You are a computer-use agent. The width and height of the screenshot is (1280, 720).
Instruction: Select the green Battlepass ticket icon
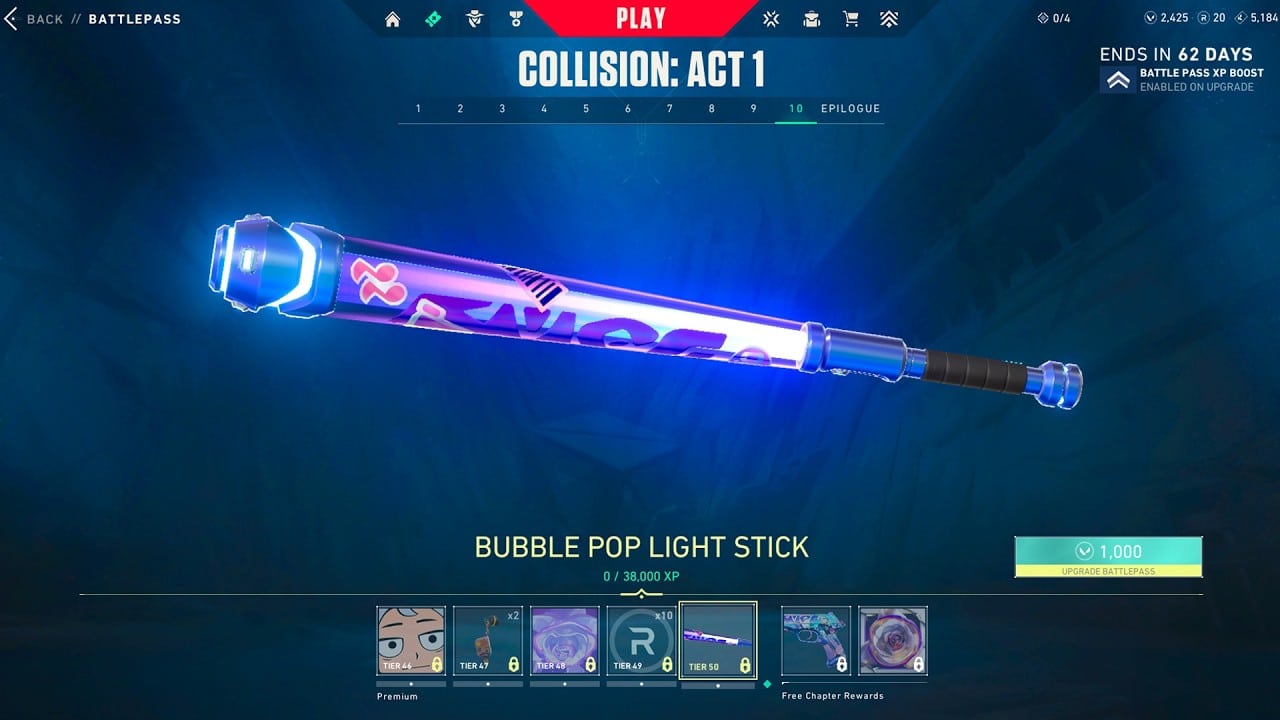click(434, 18)
